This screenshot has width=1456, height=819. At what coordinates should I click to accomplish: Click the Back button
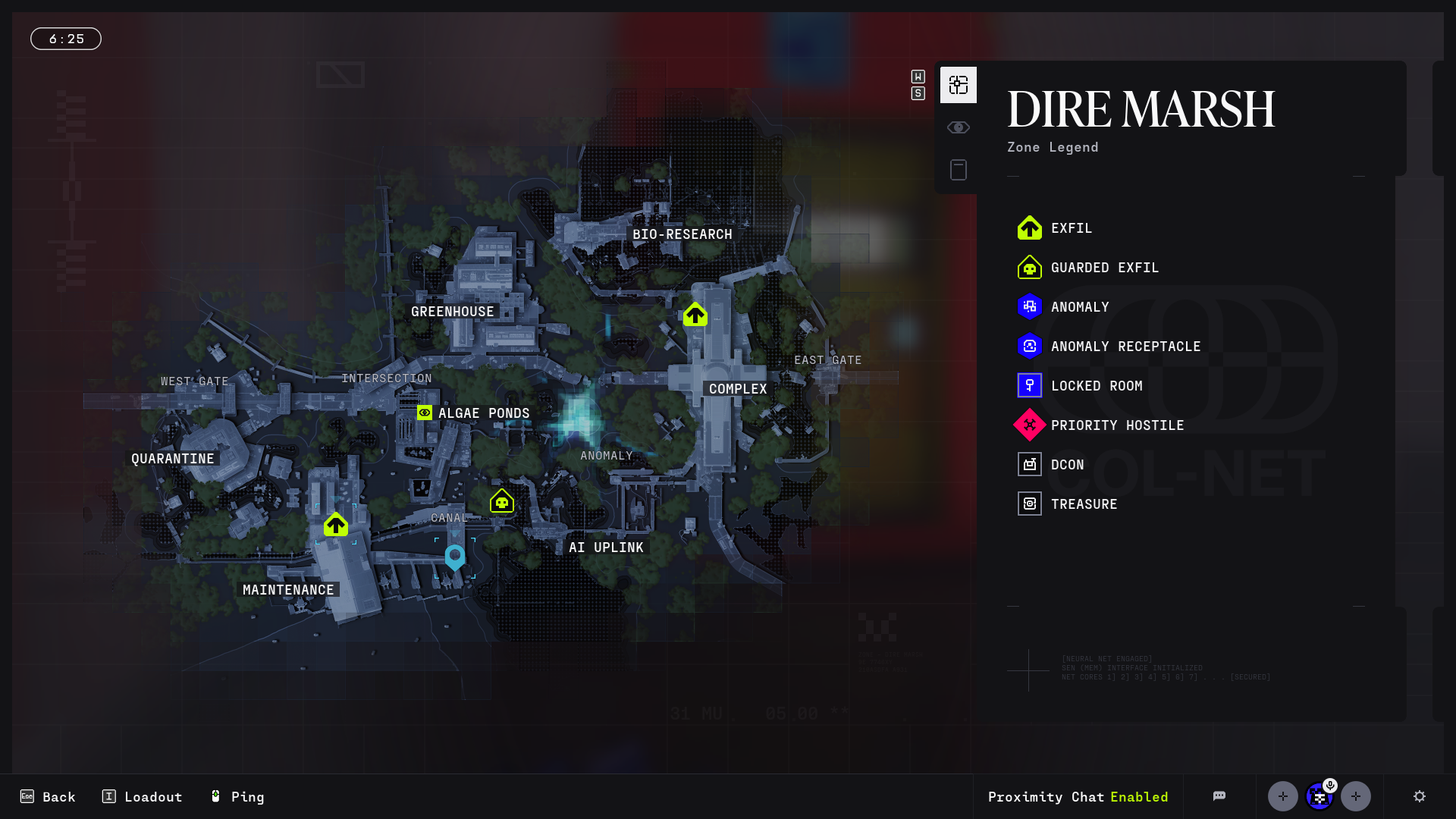(48, 796)
